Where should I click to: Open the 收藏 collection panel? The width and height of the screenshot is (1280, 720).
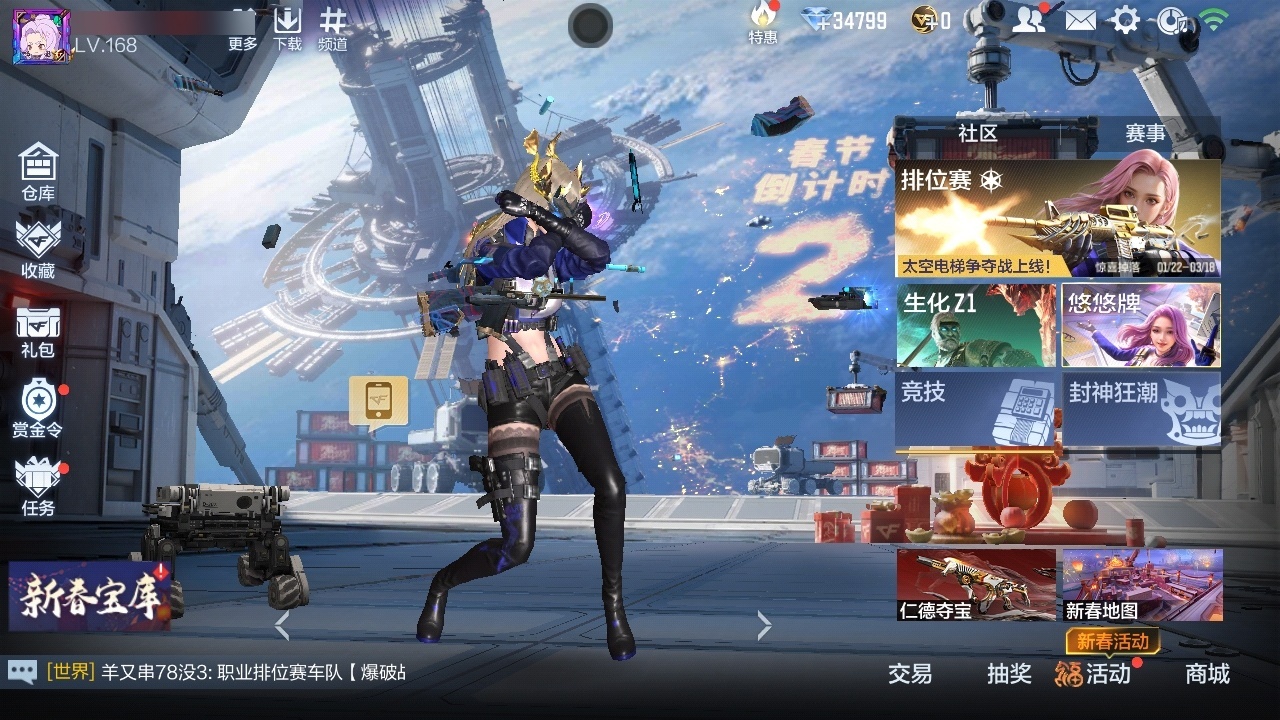tap(38, 250)
